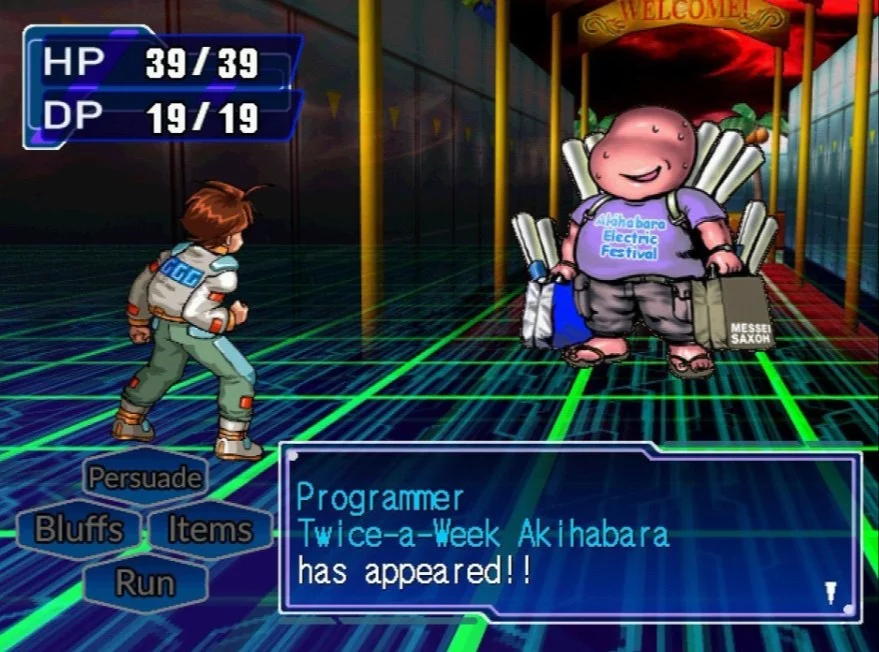Viewport: 879px width, 652px height.
Task: Open the Items battle menu
Action: click(208, 529)
